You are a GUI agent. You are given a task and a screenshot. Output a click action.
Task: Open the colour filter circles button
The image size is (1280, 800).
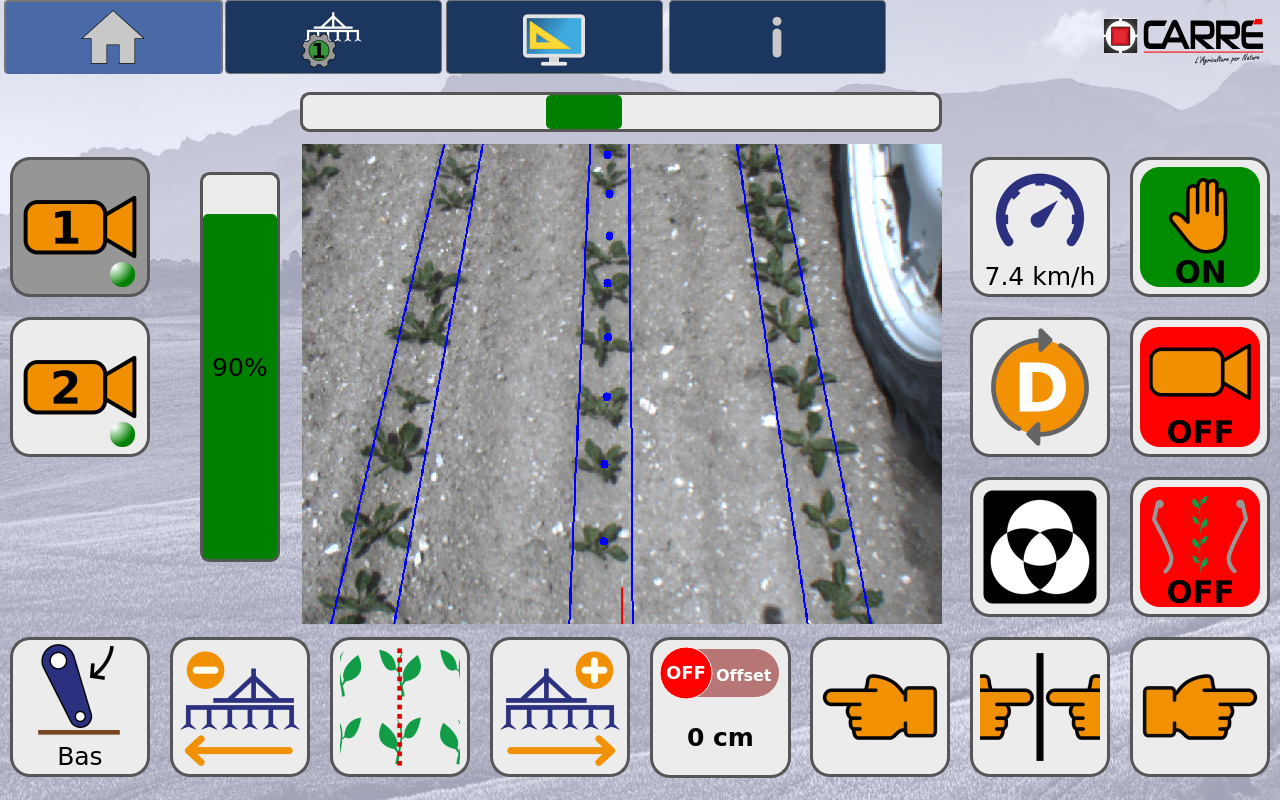[x=1040, y=547]
